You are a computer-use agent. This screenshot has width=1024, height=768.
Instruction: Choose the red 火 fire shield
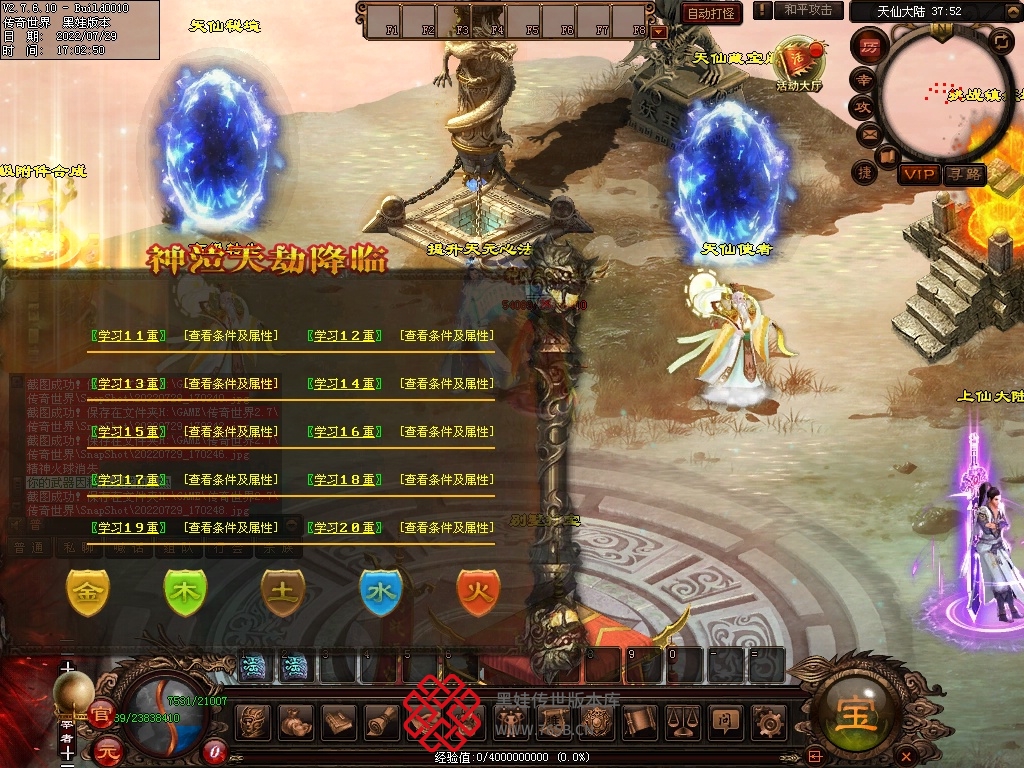tap(478, 592)
